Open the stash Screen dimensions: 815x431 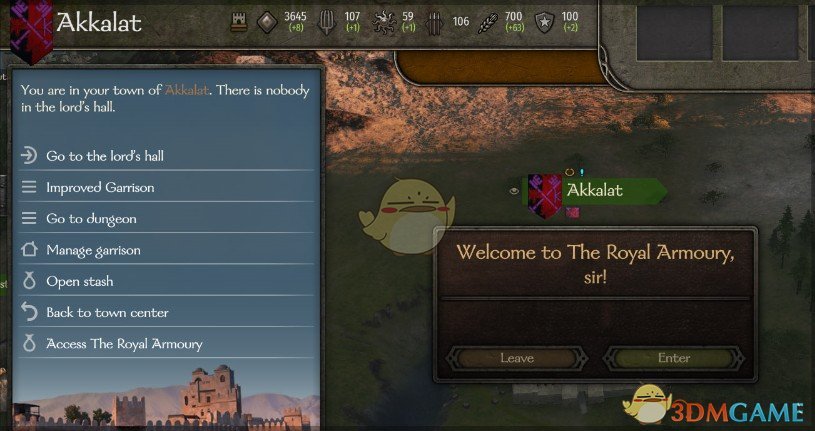point(79,281)
